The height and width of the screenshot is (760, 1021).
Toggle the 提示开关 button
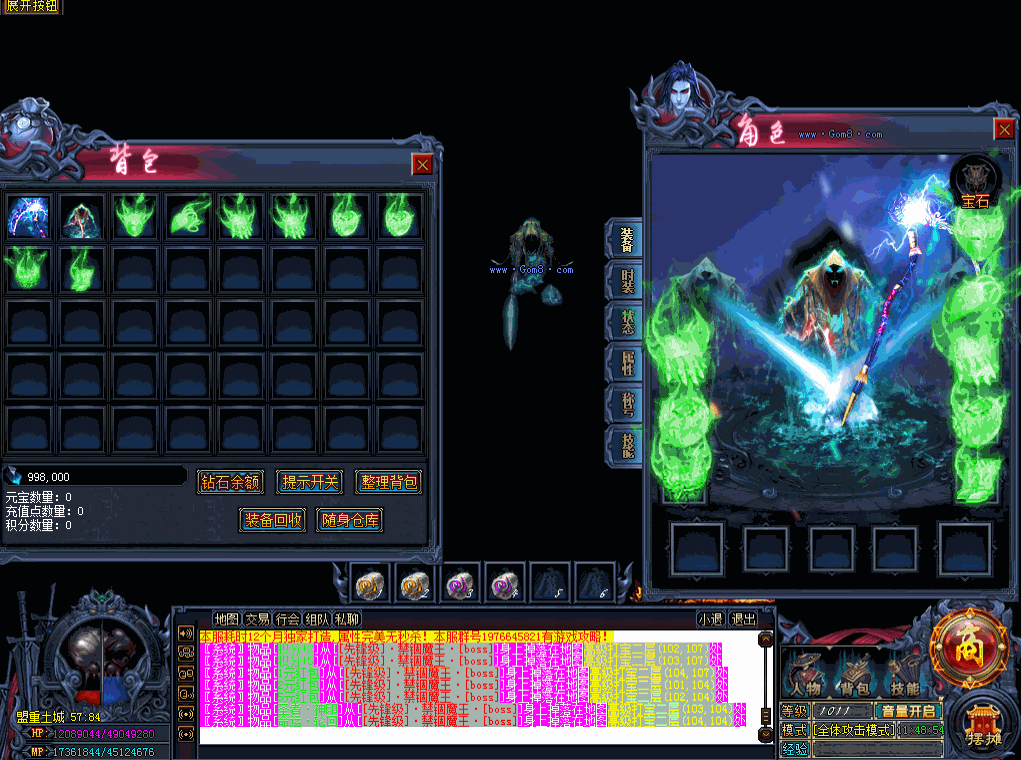pyautogui.click(x=310, y=482)
